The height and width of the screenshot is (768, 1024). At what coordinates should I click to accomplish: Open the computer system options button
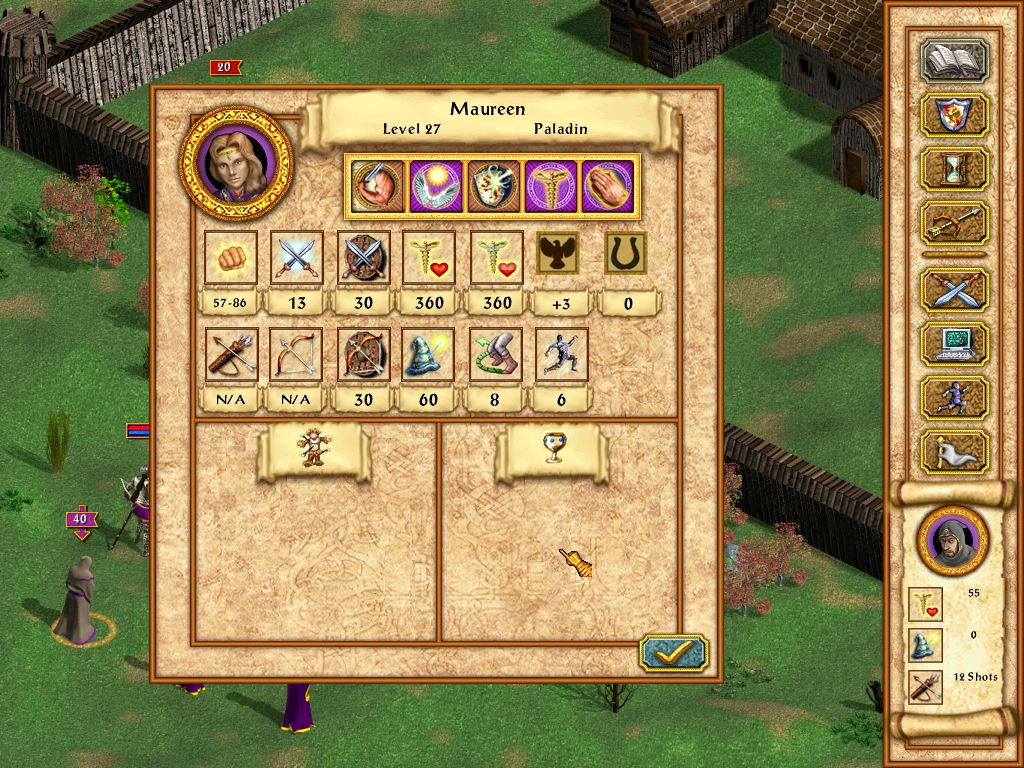(954, 343)
